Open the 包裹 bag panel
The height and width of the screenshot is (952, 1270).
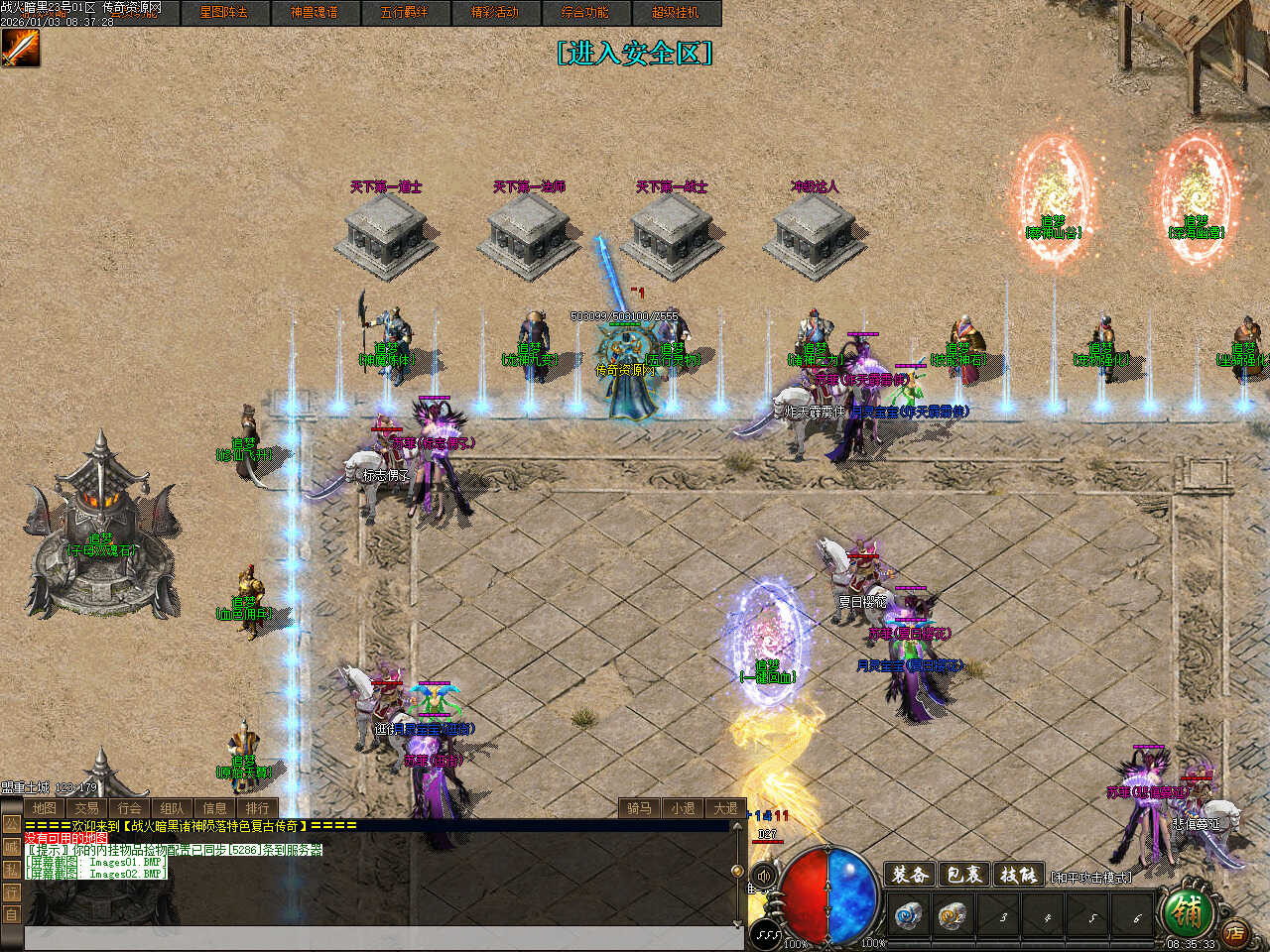962,875
